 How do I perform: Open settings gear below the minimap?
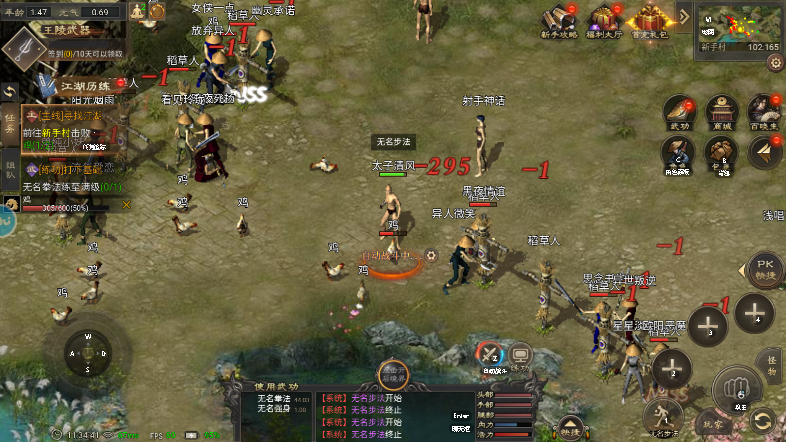click(x=775, y=62)
